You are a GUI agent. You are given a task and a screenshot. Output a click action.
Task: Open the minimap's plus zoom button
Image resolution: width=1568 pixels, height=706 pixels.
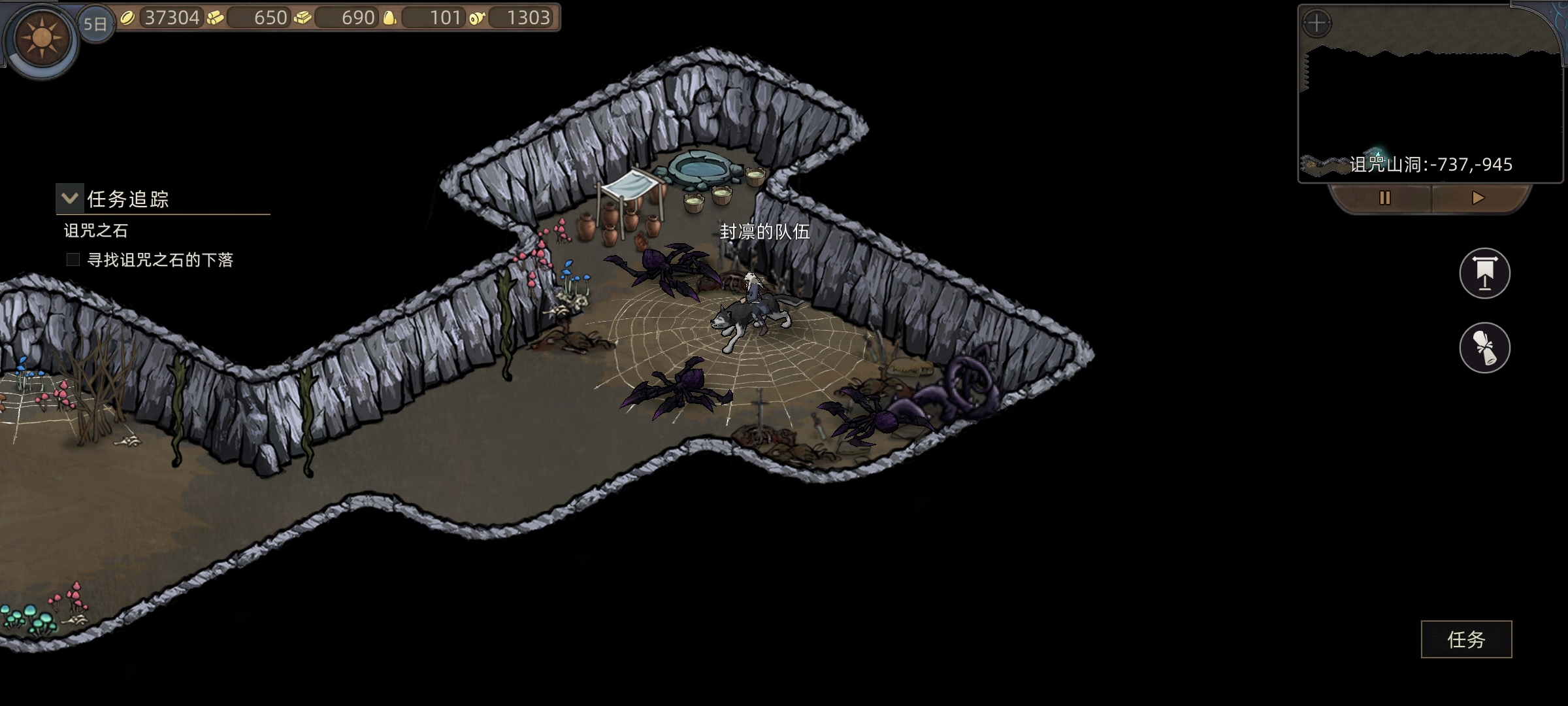click(x=1316, y=24)
